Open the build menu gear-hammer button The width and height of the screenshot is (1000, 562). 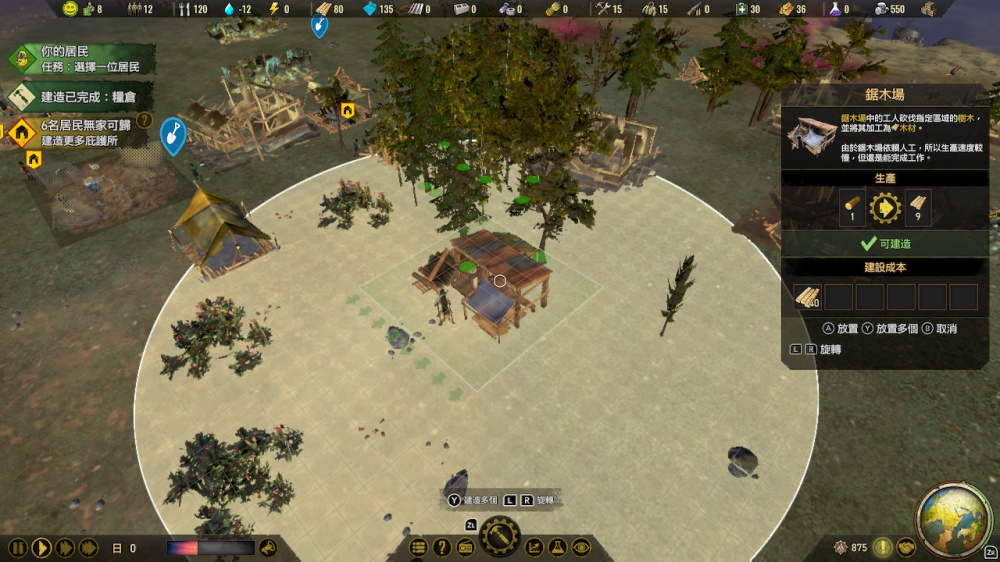point(499,538)
